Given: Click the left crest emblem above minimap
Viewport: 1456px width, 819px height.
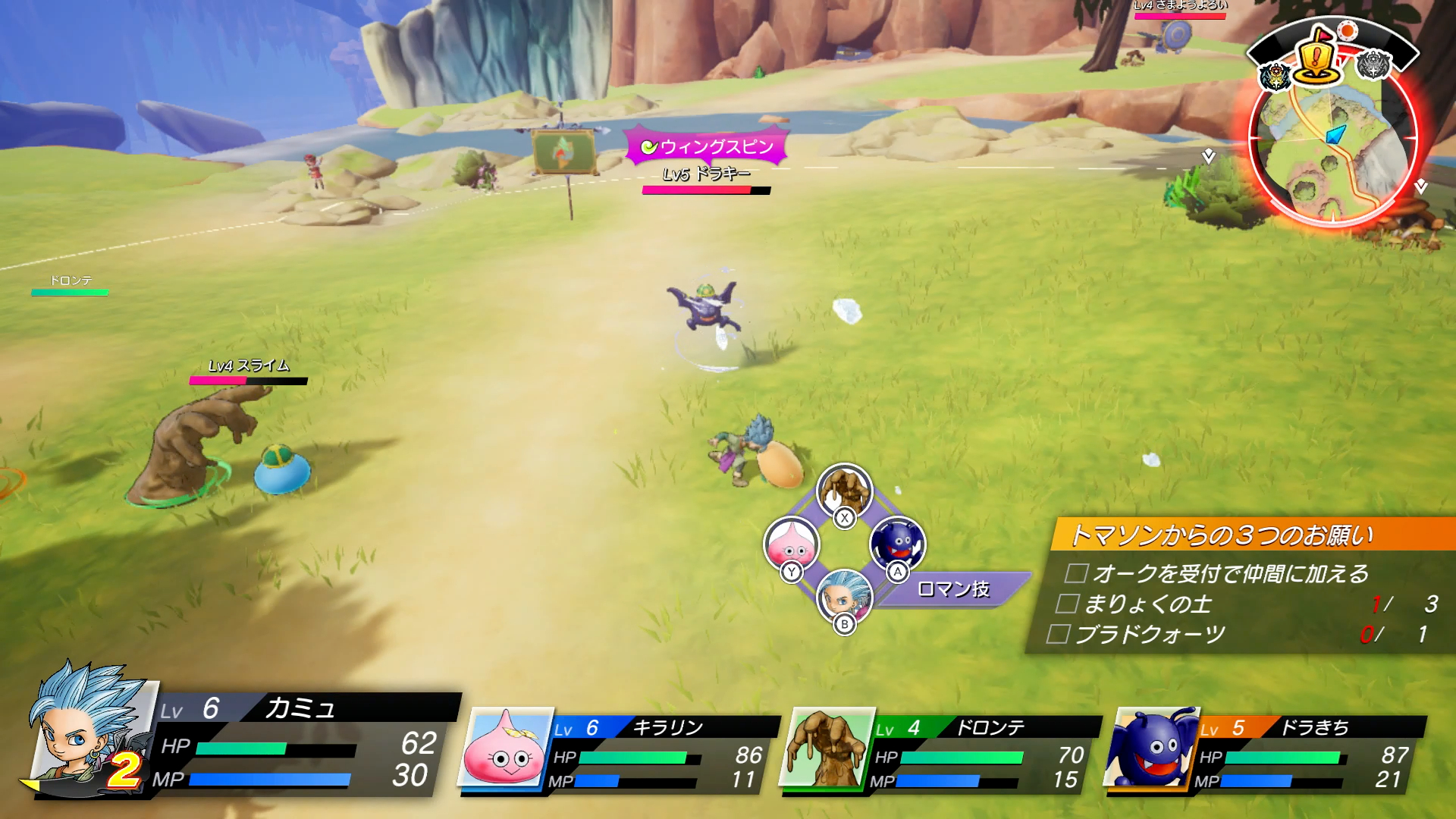Looking at the screenshot, I should click(1276, 76).
